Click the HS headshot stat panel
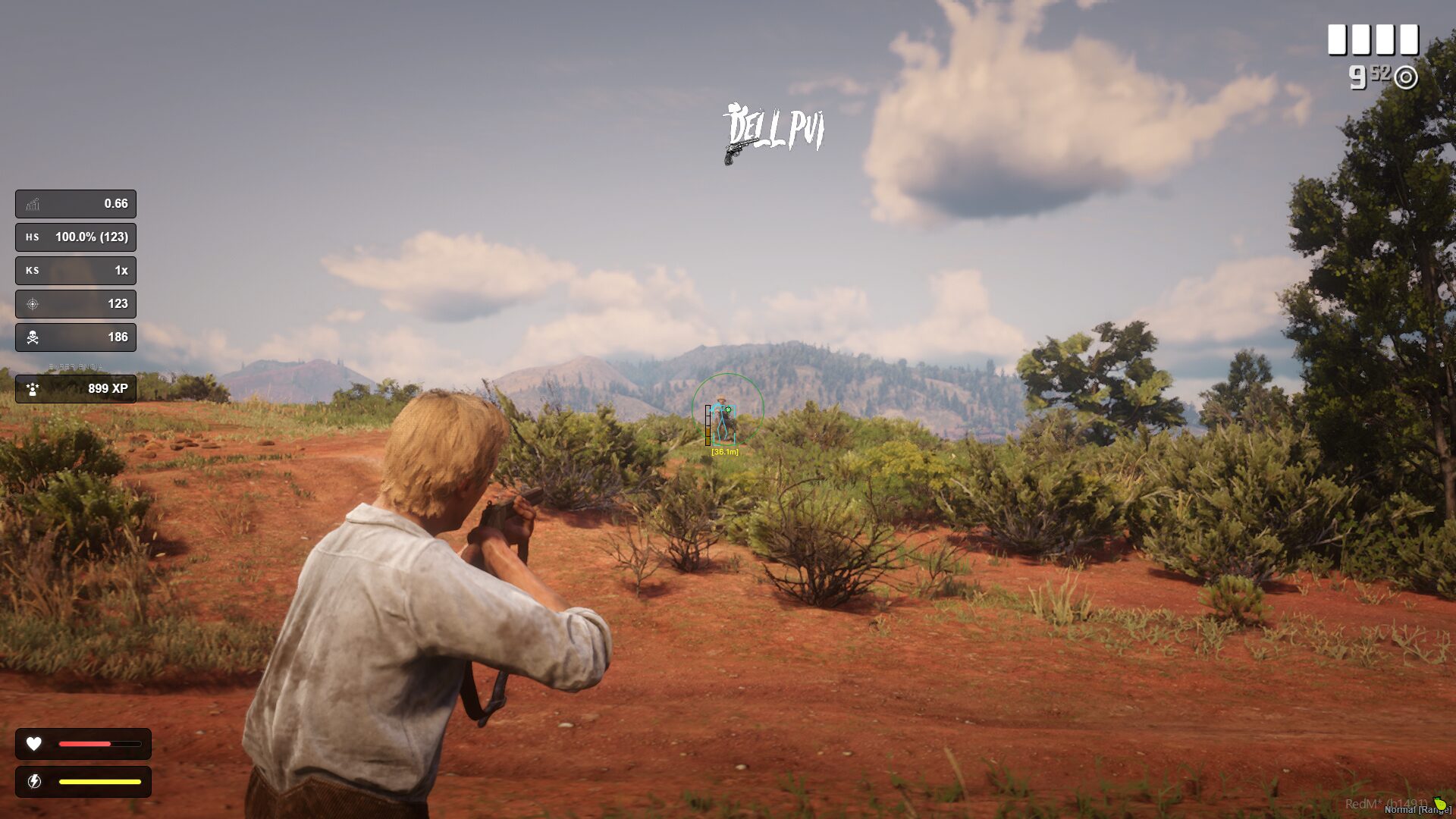Image resolution: width=1456 pixels, height=819 pixels. (76, 237)
